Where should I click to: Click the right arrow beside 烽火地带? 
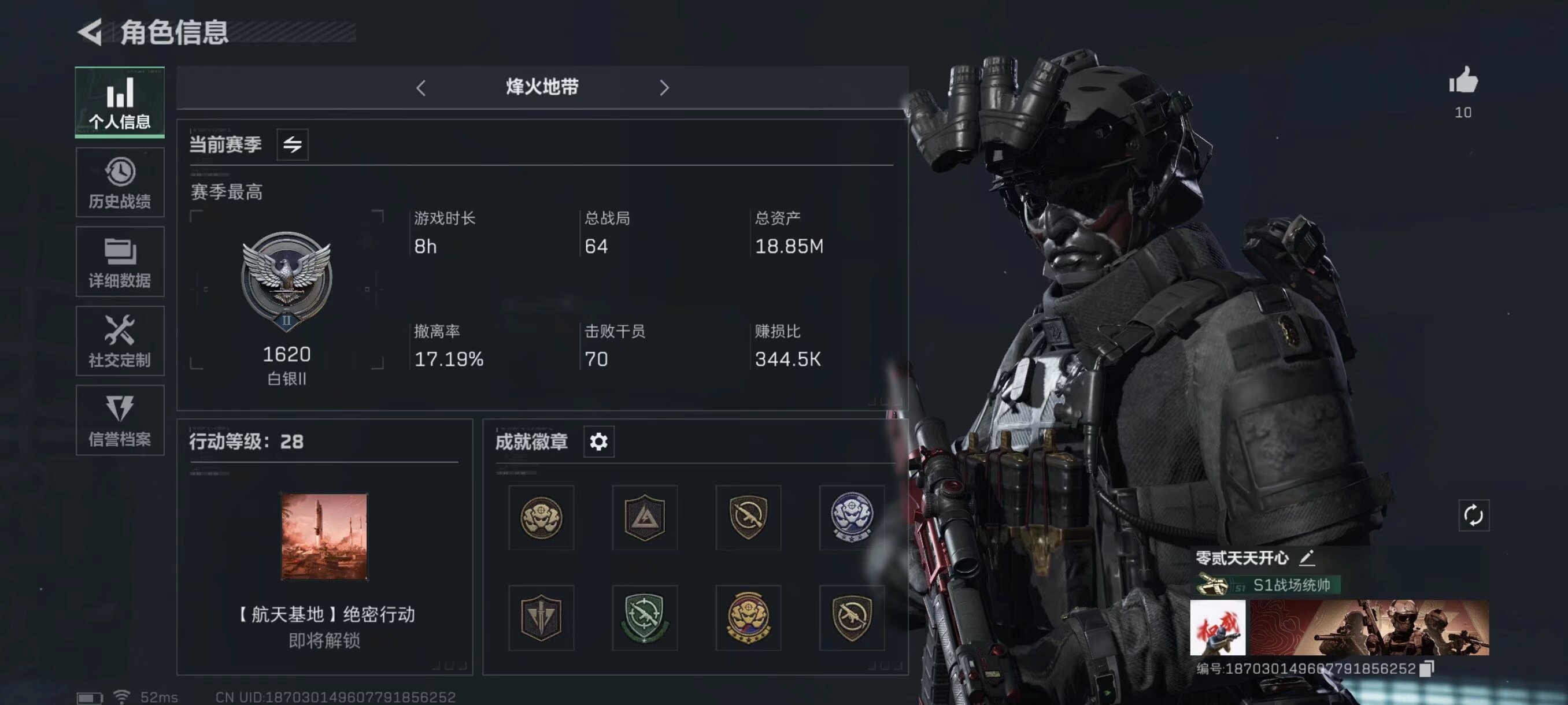click(x=664, y=88)
